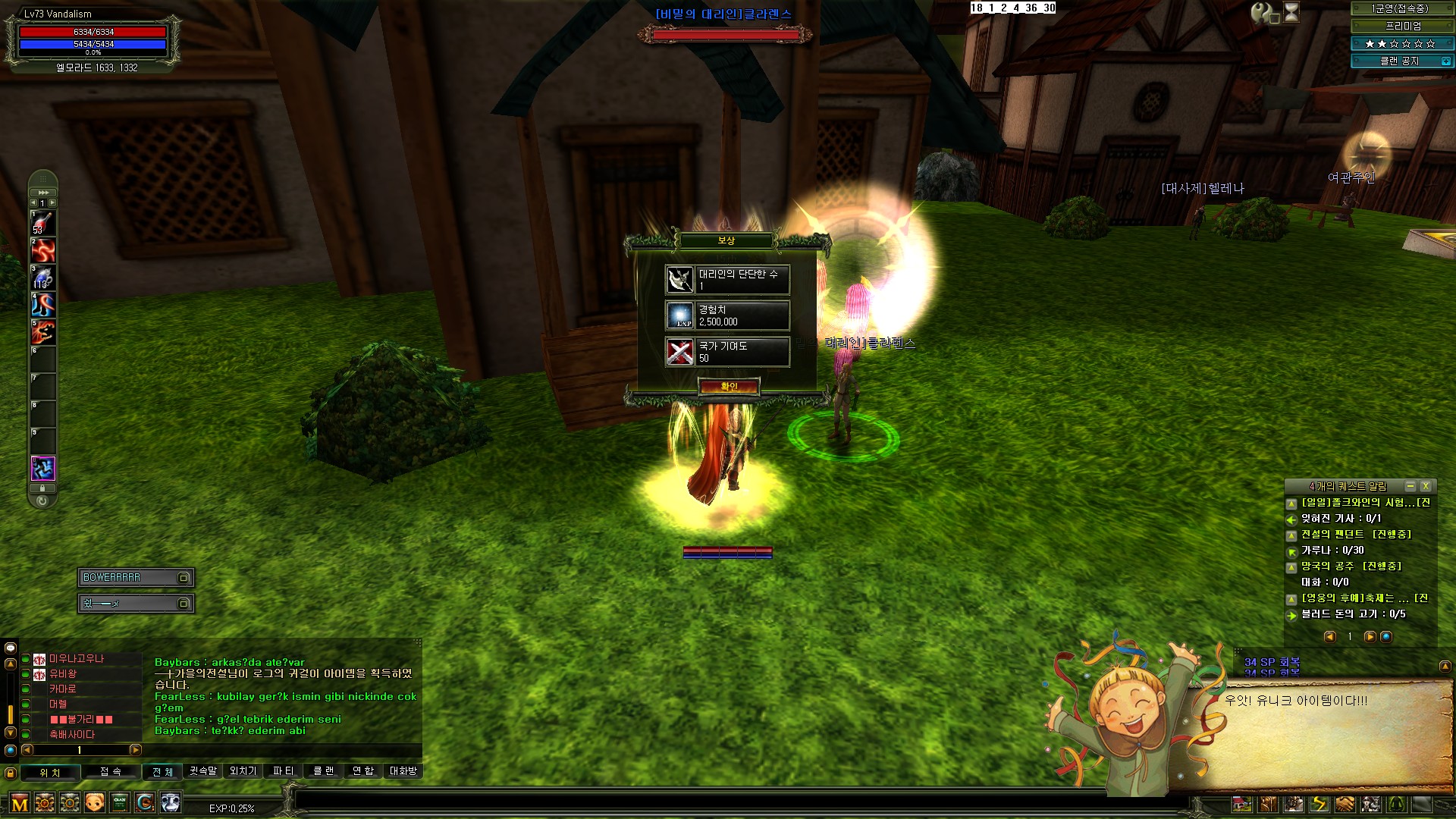Switch chat to the 클랜 tab
1456x819 pixels.
click(x=324, y=771)
